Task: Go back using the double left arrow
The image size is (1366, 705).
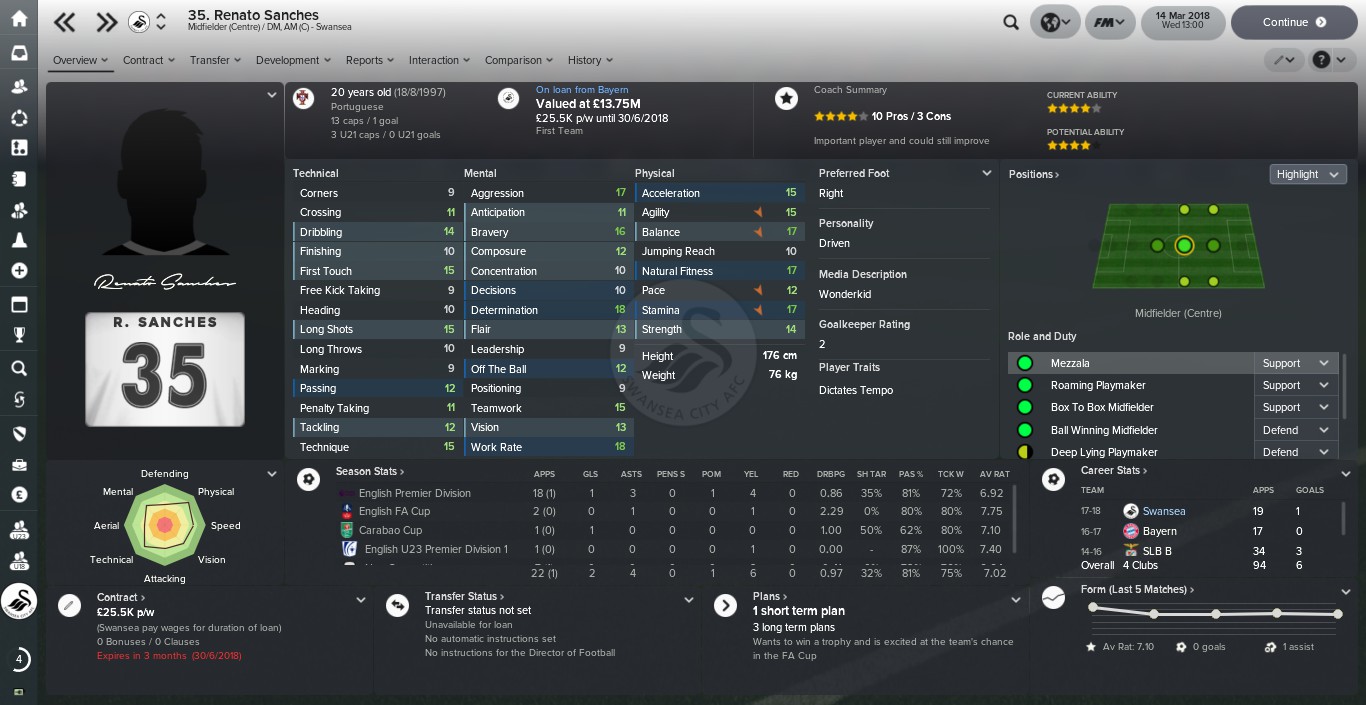Action: [x=65, y=22]
